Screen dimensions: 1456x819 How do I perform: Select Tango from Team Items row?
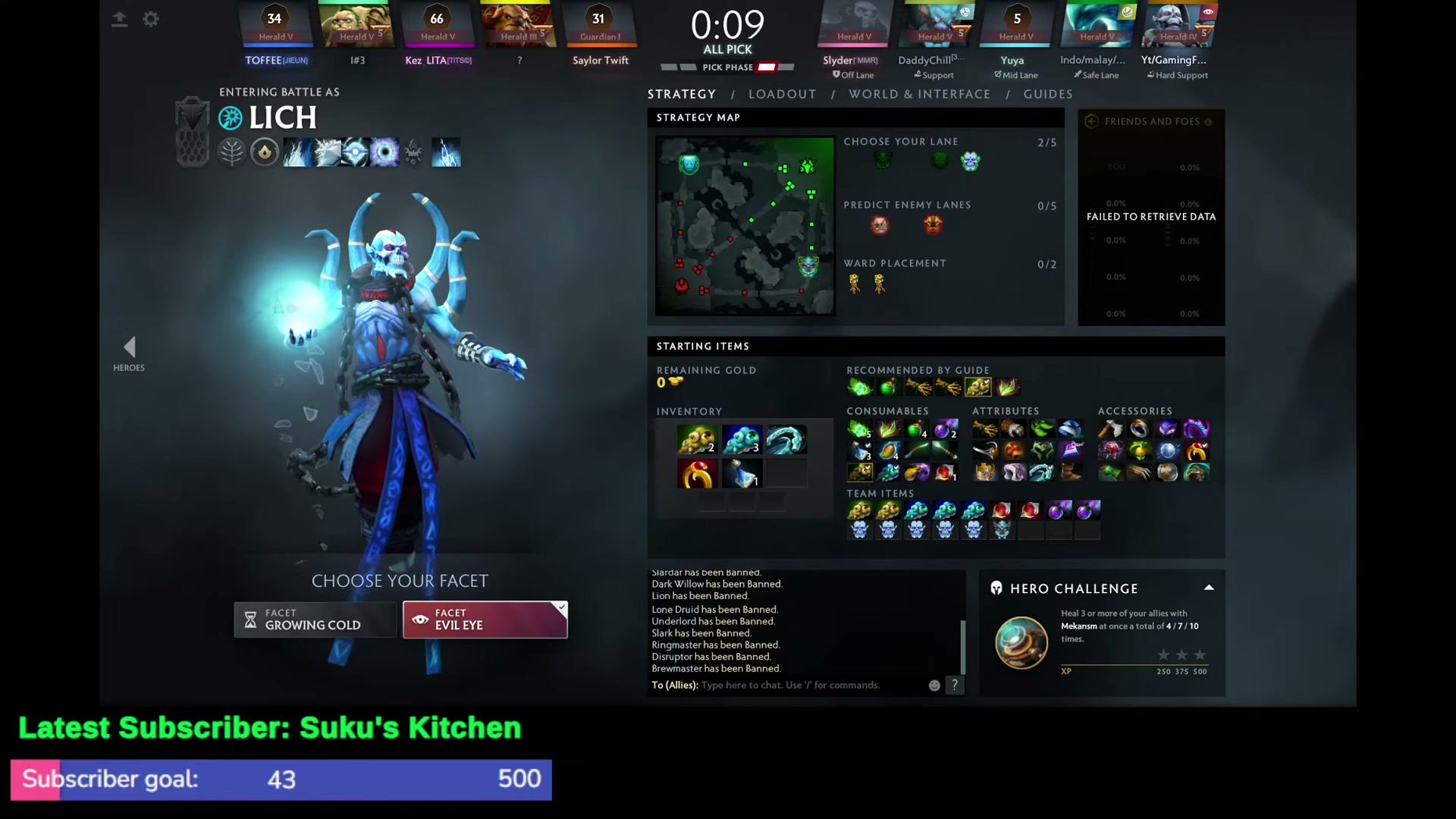tap(860, 510)
